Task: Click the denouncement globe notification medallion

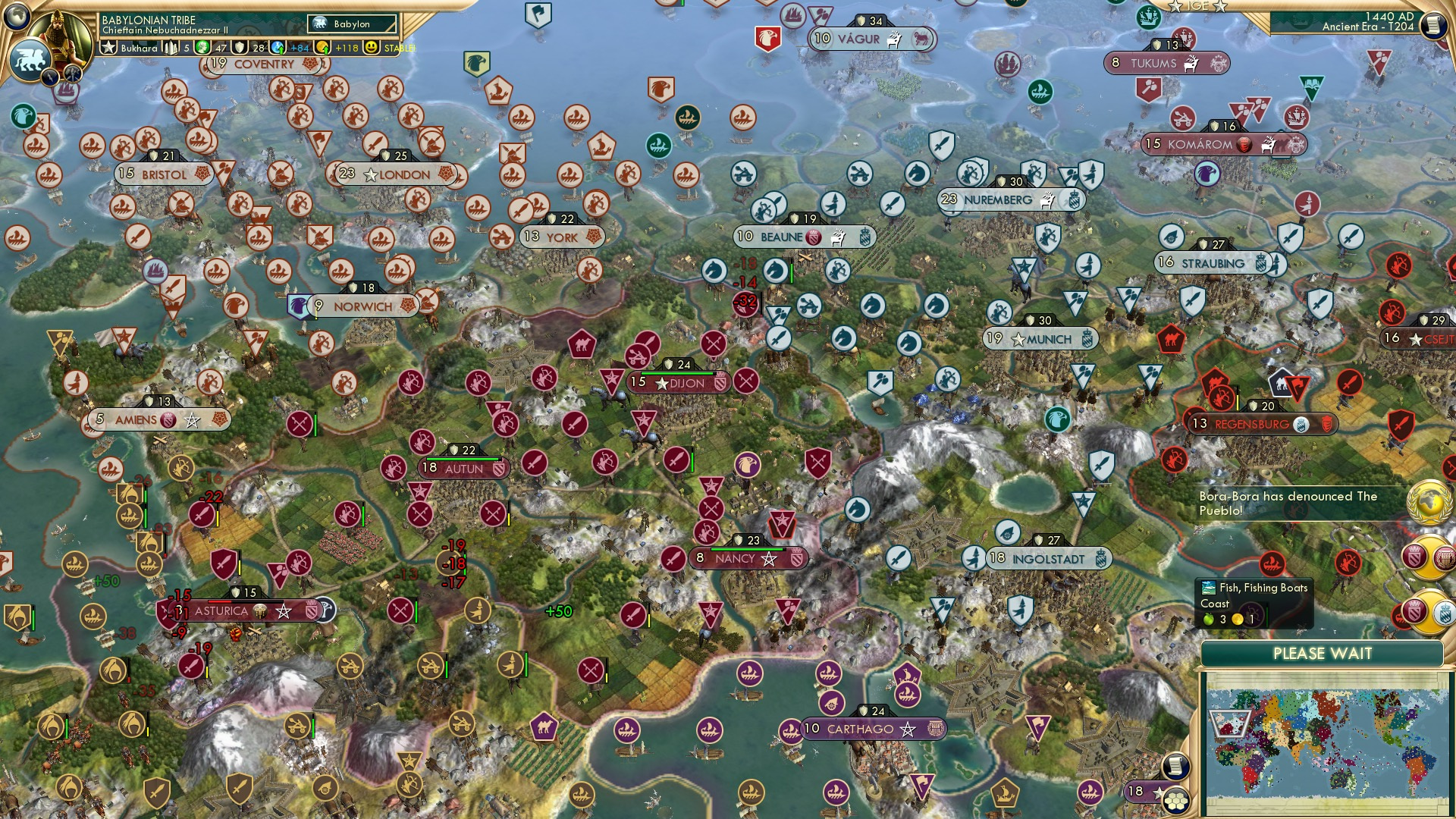Action: click(x=1427, y=502)
